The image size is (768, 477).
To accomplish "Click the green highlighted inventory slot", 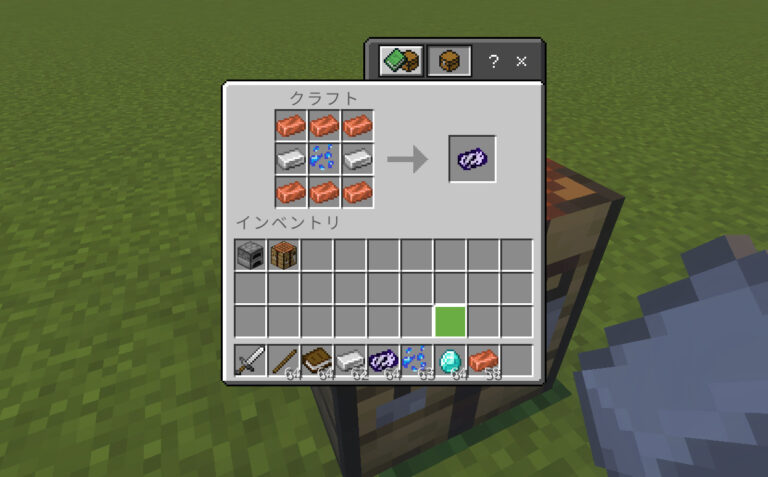I will coord(450,322).
